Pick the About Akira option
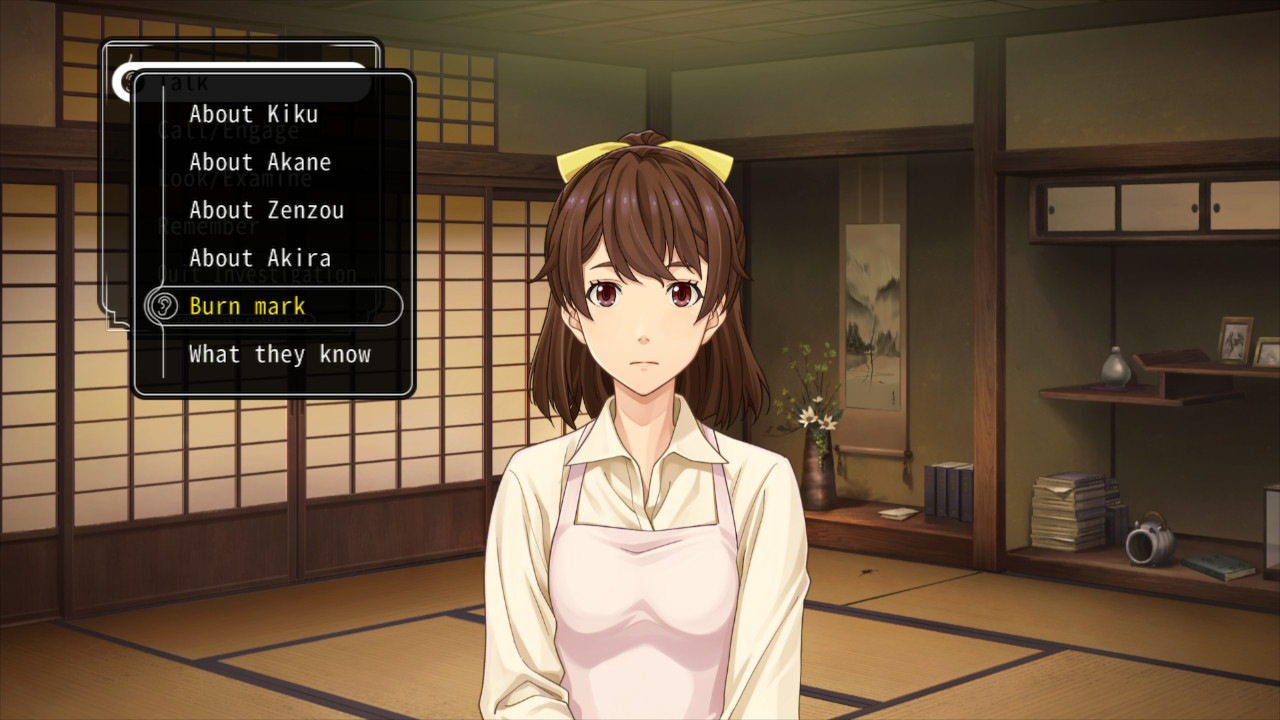This screenshot has height=720, width=1280. click(259, 258)
